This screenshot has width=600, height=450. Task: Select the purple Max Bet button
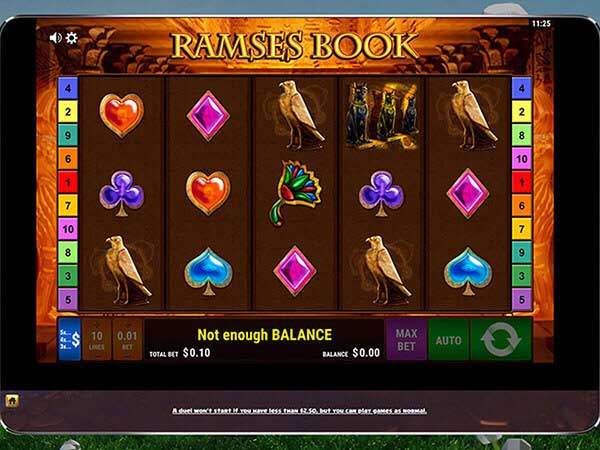click(406, 339)
